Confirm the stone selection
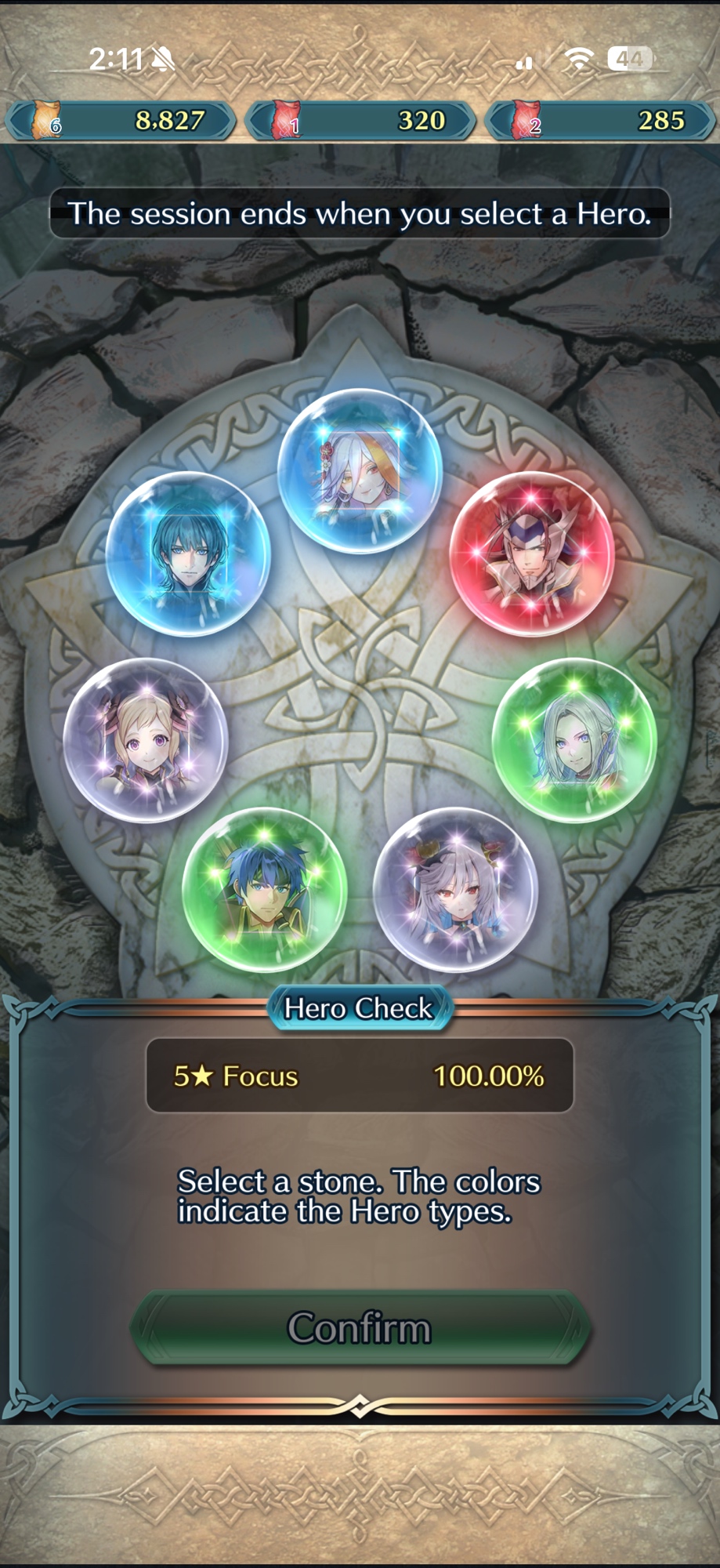This screenshot has width=720, height=1568. pyautogui.click(x=360, y=1327)
